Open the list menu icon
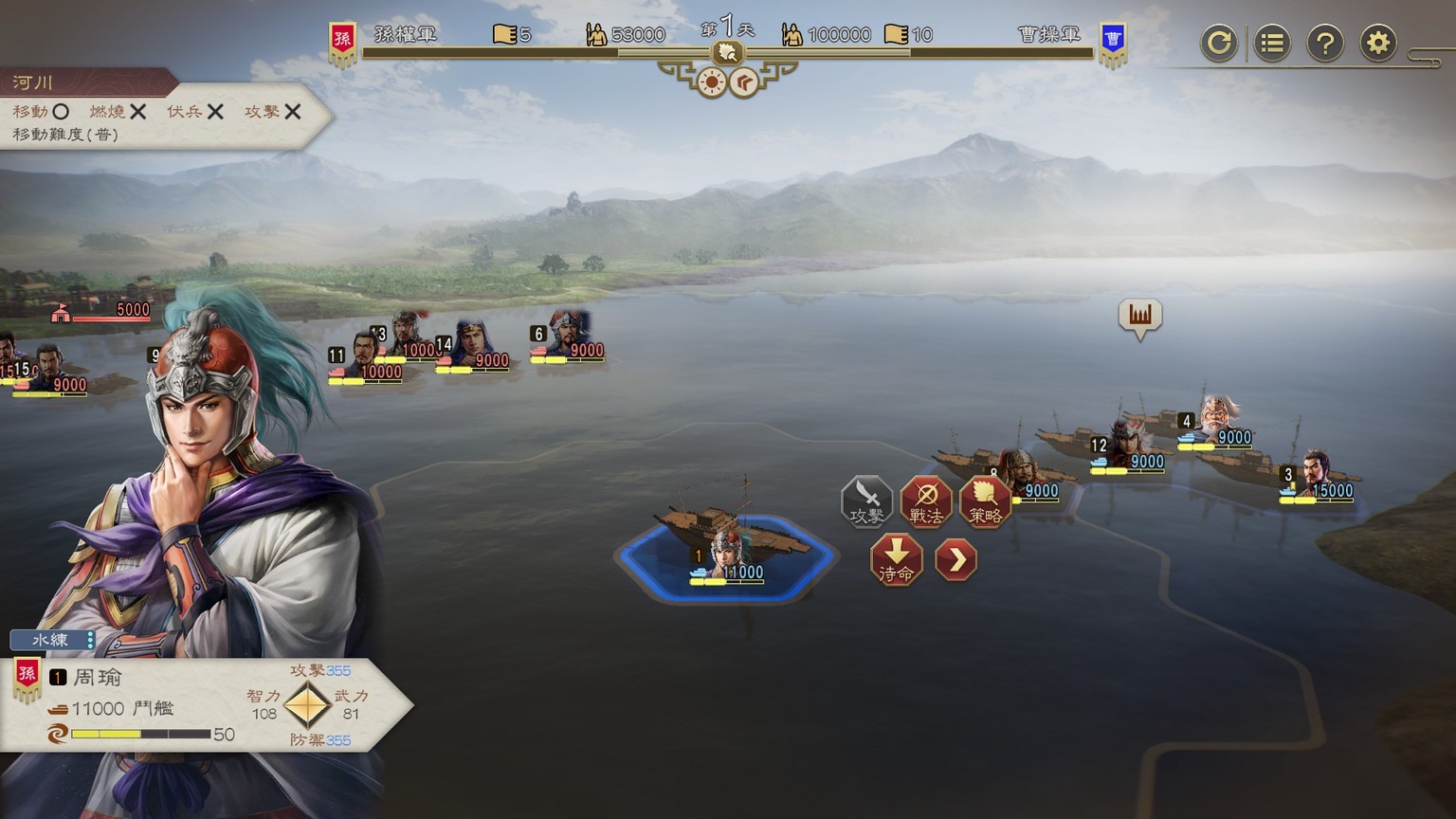The width and height of the screenshot is (1456, 819). (1271, 43)
